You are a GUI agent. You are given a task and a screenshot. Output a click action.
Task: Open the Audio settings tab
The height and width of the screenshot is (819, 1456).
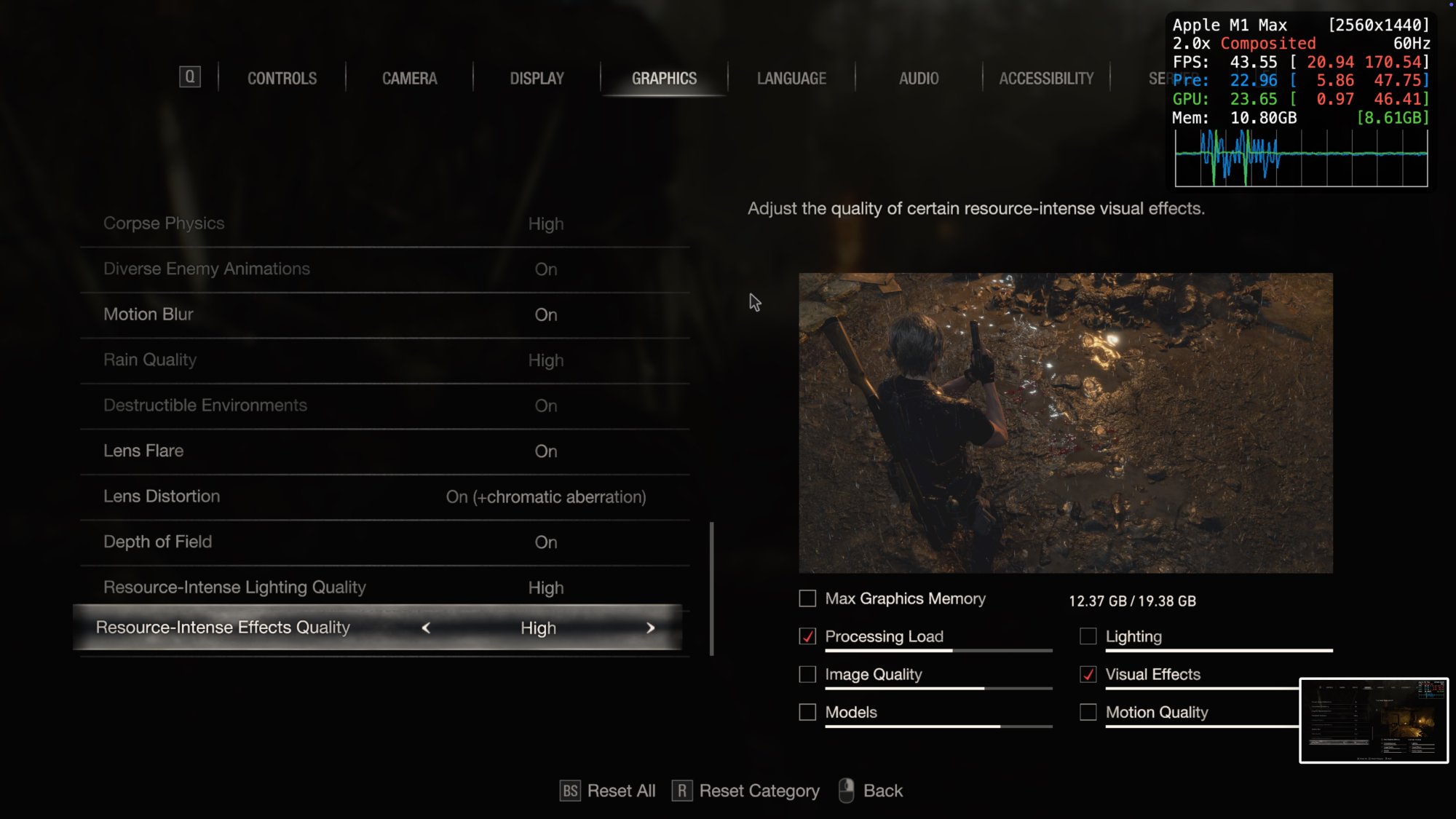click(919, 79)
